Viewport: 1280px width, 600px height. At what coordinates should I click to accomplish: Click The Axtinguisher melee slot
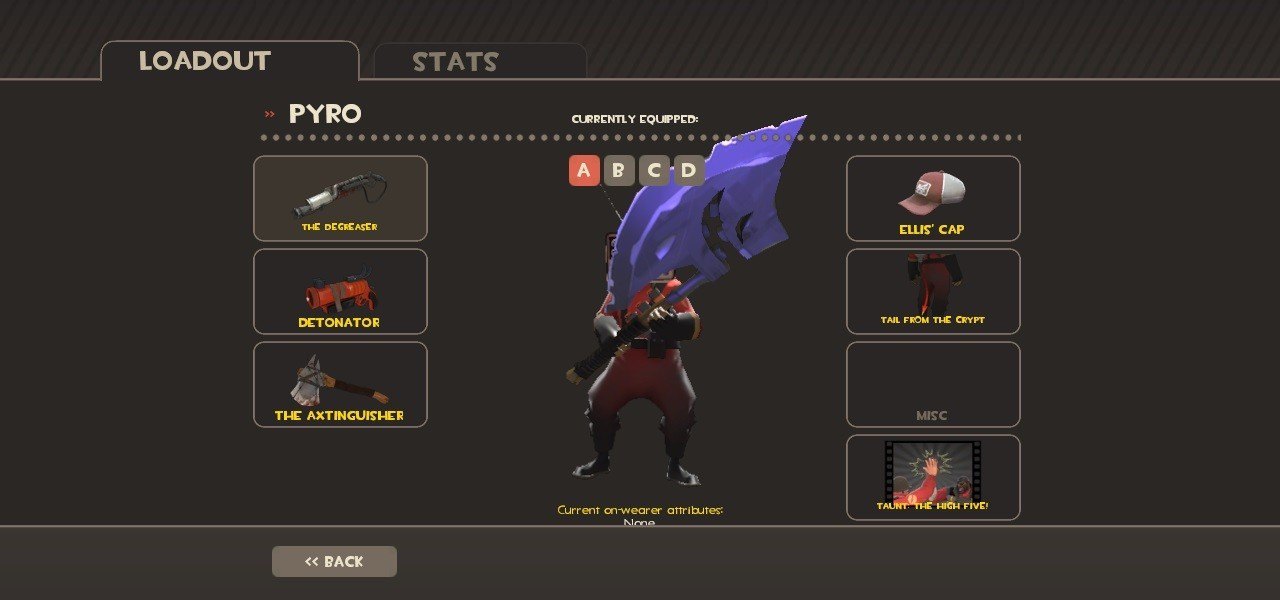click(x=340, y=384)
